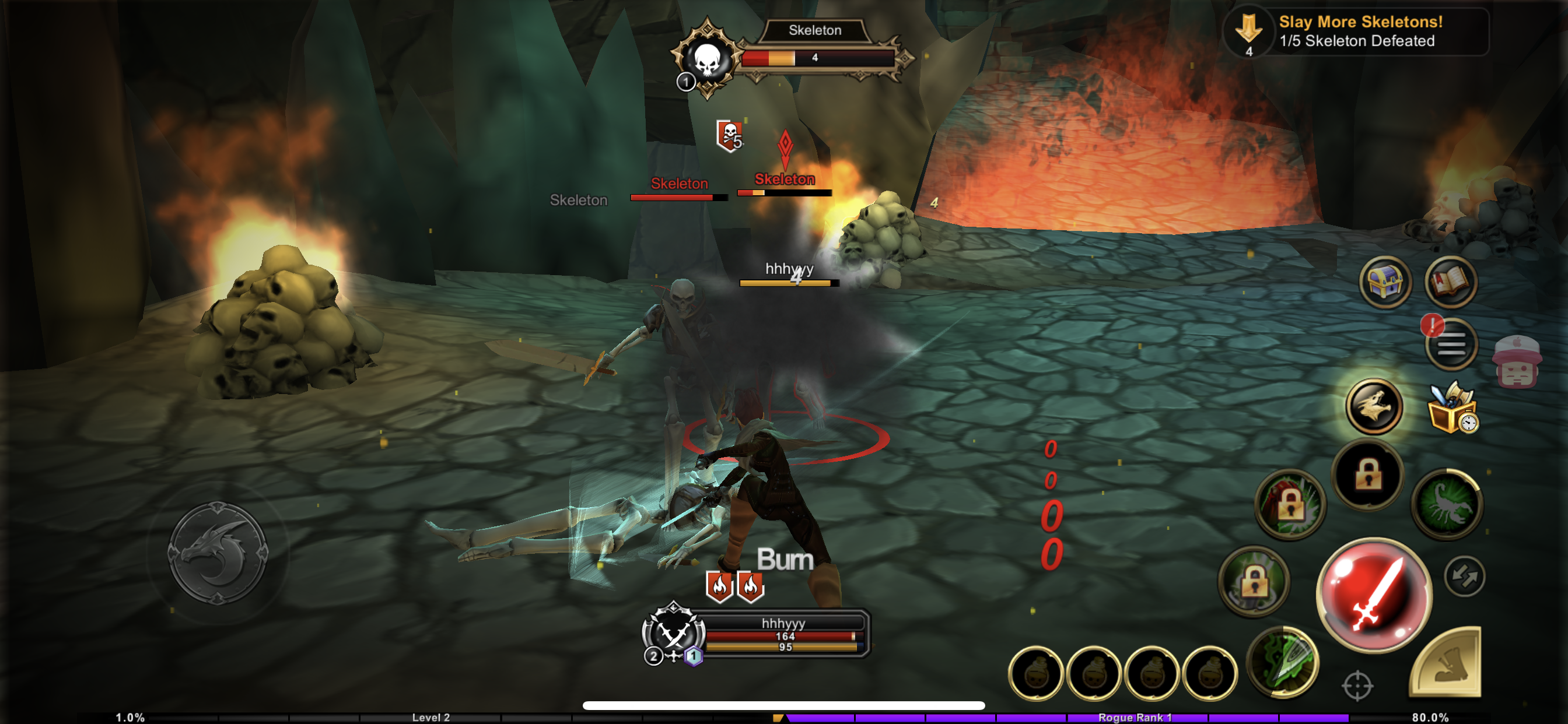Open the quest book icon
1568x724 pixels.
click(x=1451, y=282)
